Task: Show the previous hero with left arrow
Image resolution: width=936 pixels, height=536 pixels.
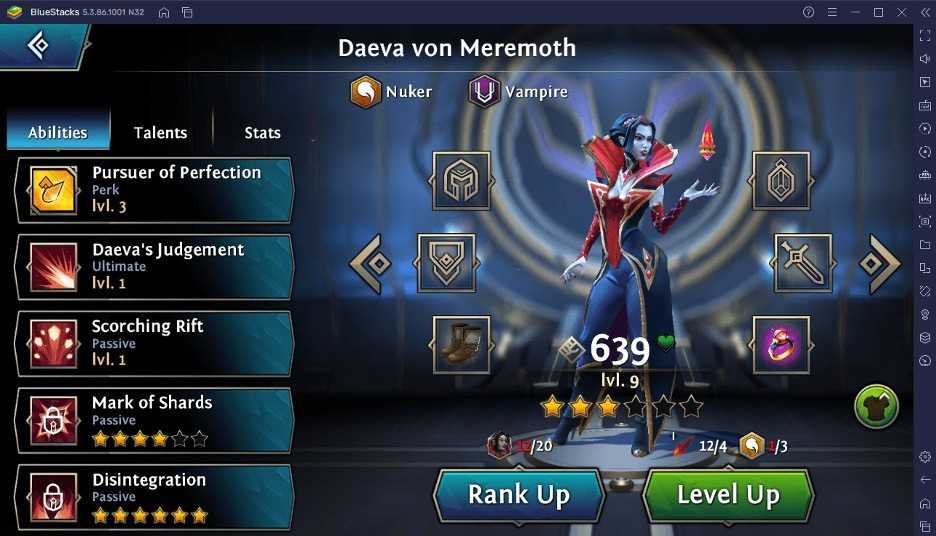Action: click(x=371, y=263)
